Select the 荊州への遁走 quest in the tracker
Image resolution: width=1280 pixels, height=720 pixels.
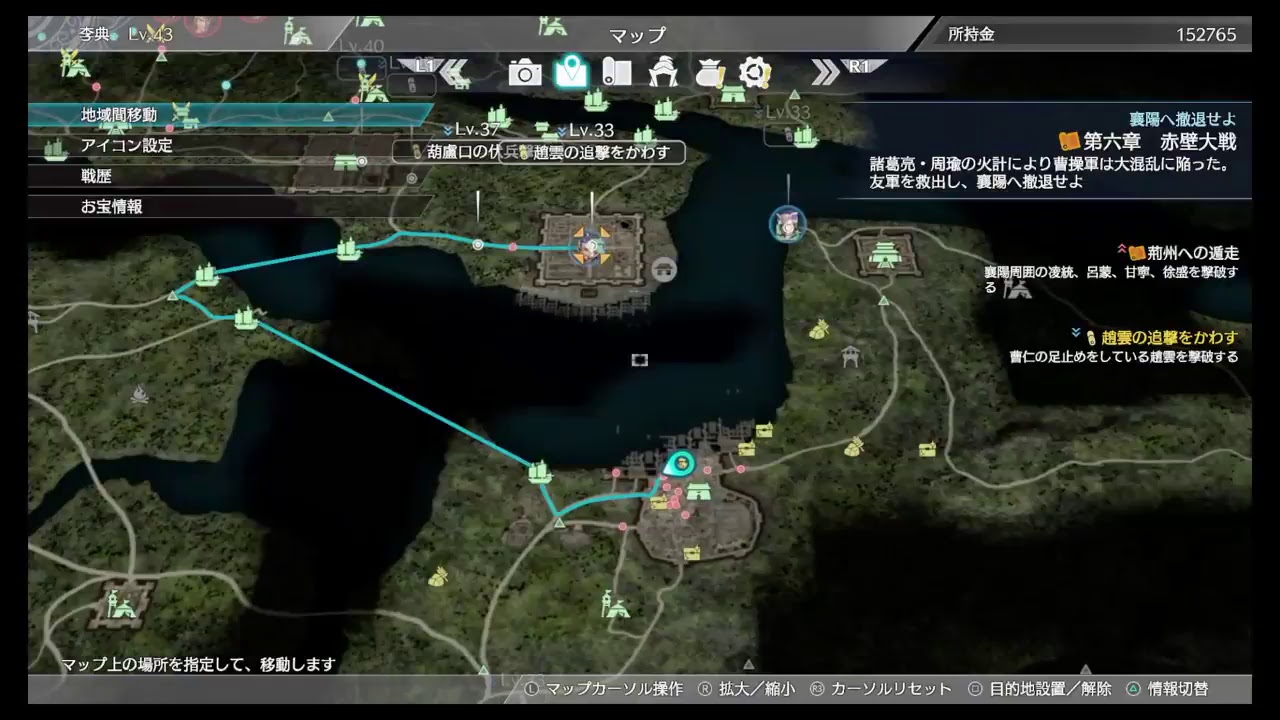(x=1184, y=253)
